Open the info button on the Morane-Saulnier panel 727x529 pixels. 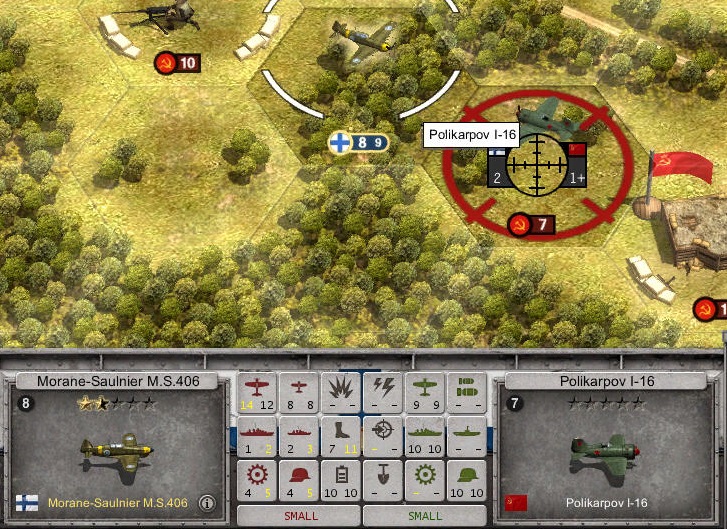(207, 503)
